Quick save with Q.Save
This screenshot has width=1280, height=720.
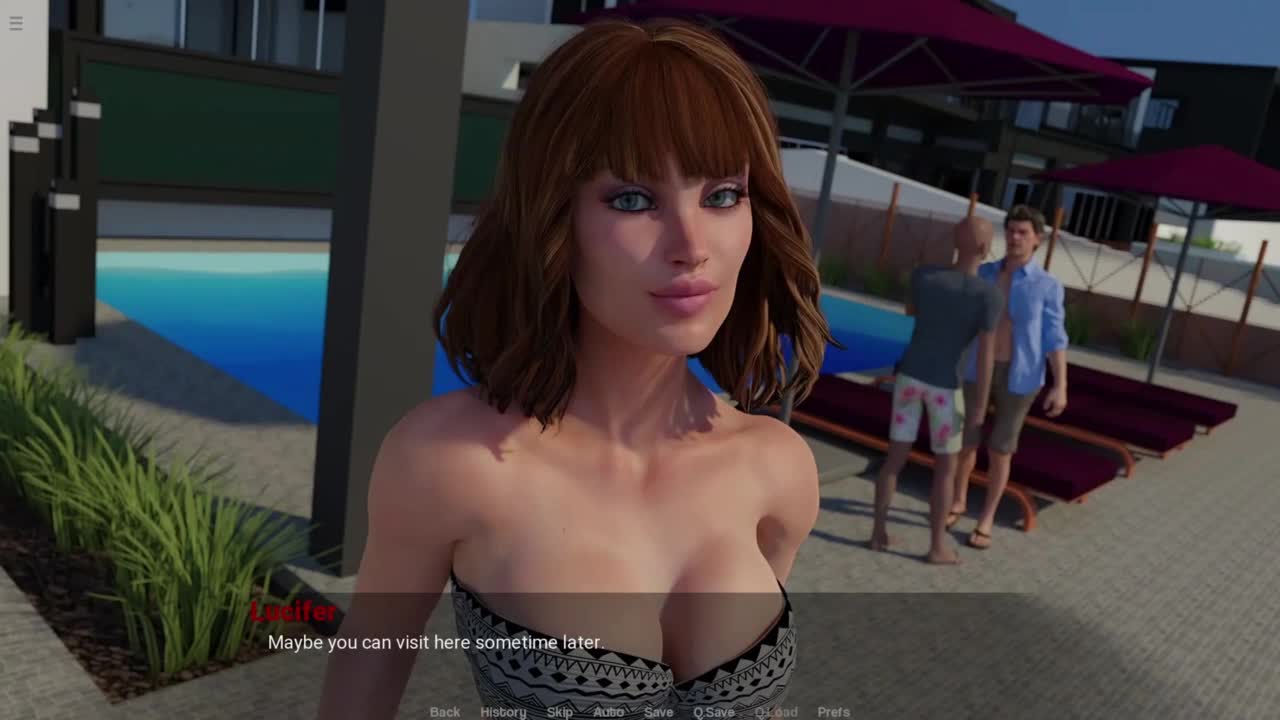click(714, 712)
